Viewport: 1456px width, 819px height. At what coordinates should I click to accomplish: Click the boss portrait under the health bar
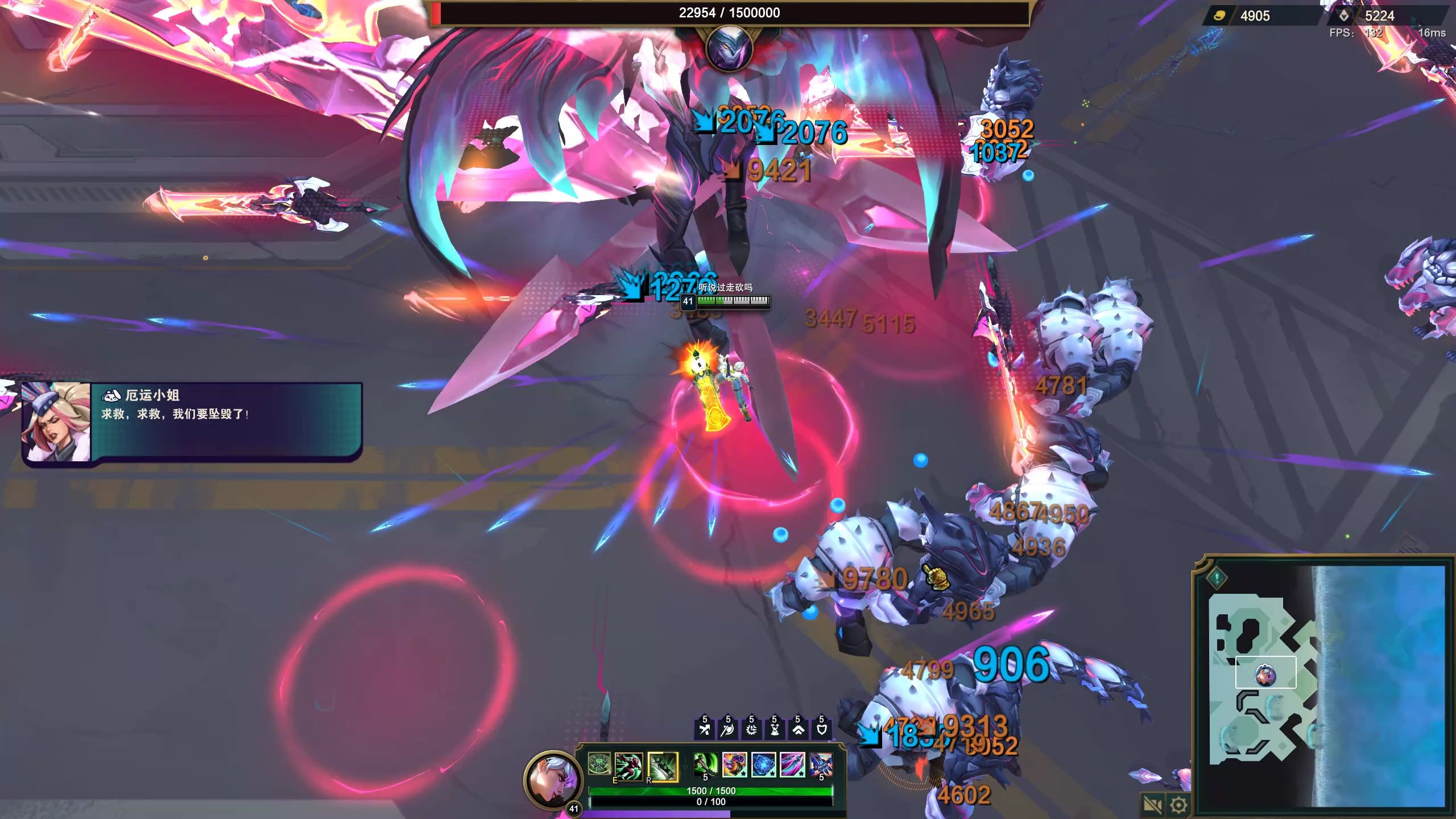[729, 49]
